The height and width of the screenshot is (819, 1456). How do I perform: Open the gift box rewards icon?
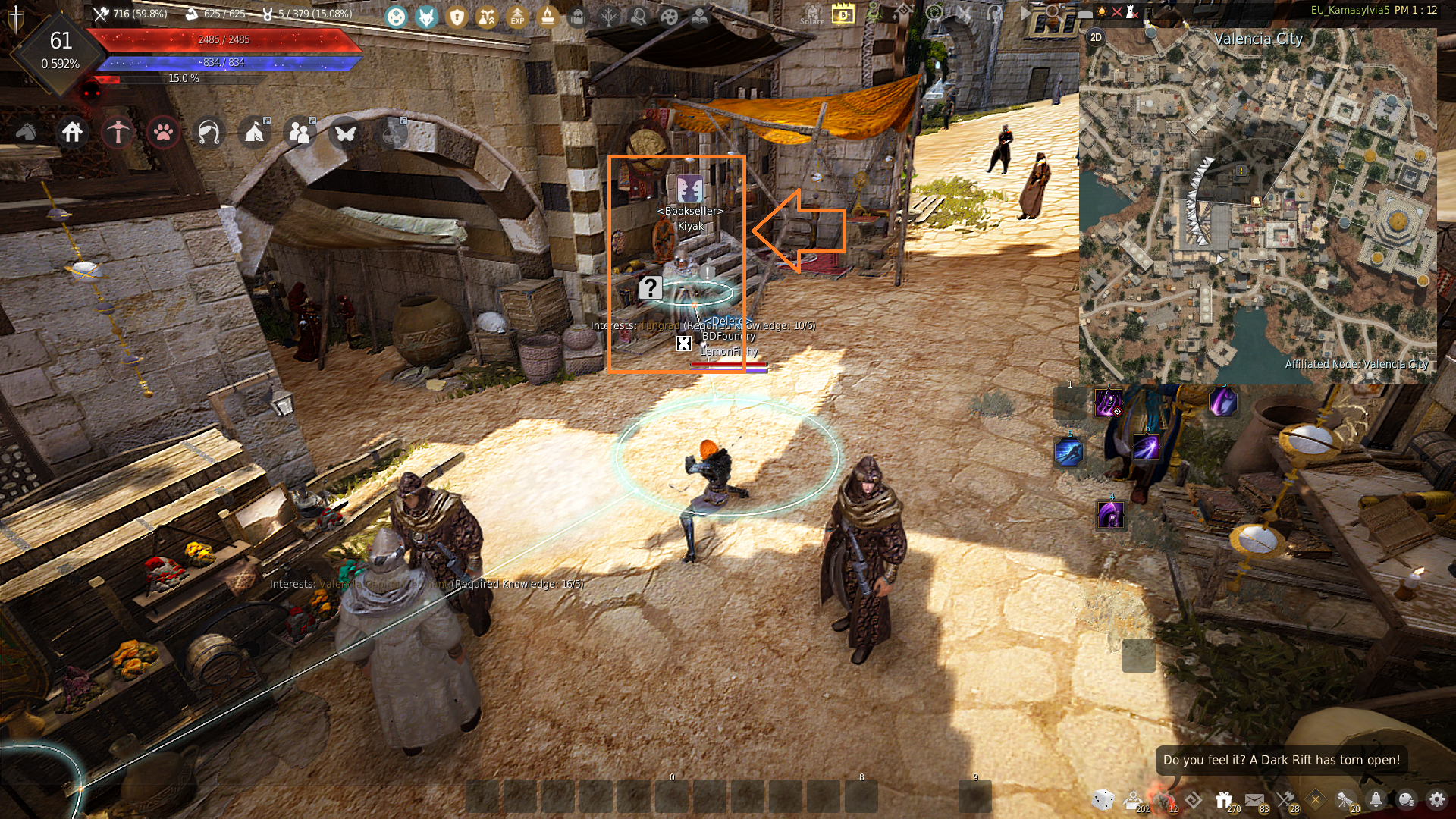point(1223,799)
